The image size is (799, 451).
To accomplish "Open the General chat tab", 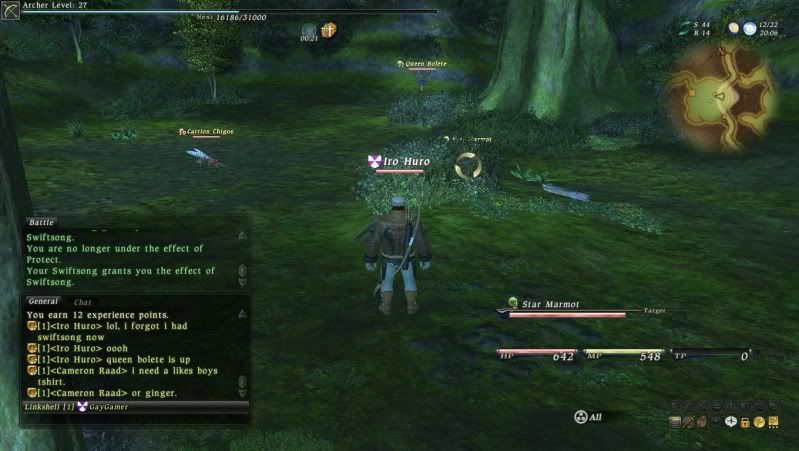I will [43, 301].
